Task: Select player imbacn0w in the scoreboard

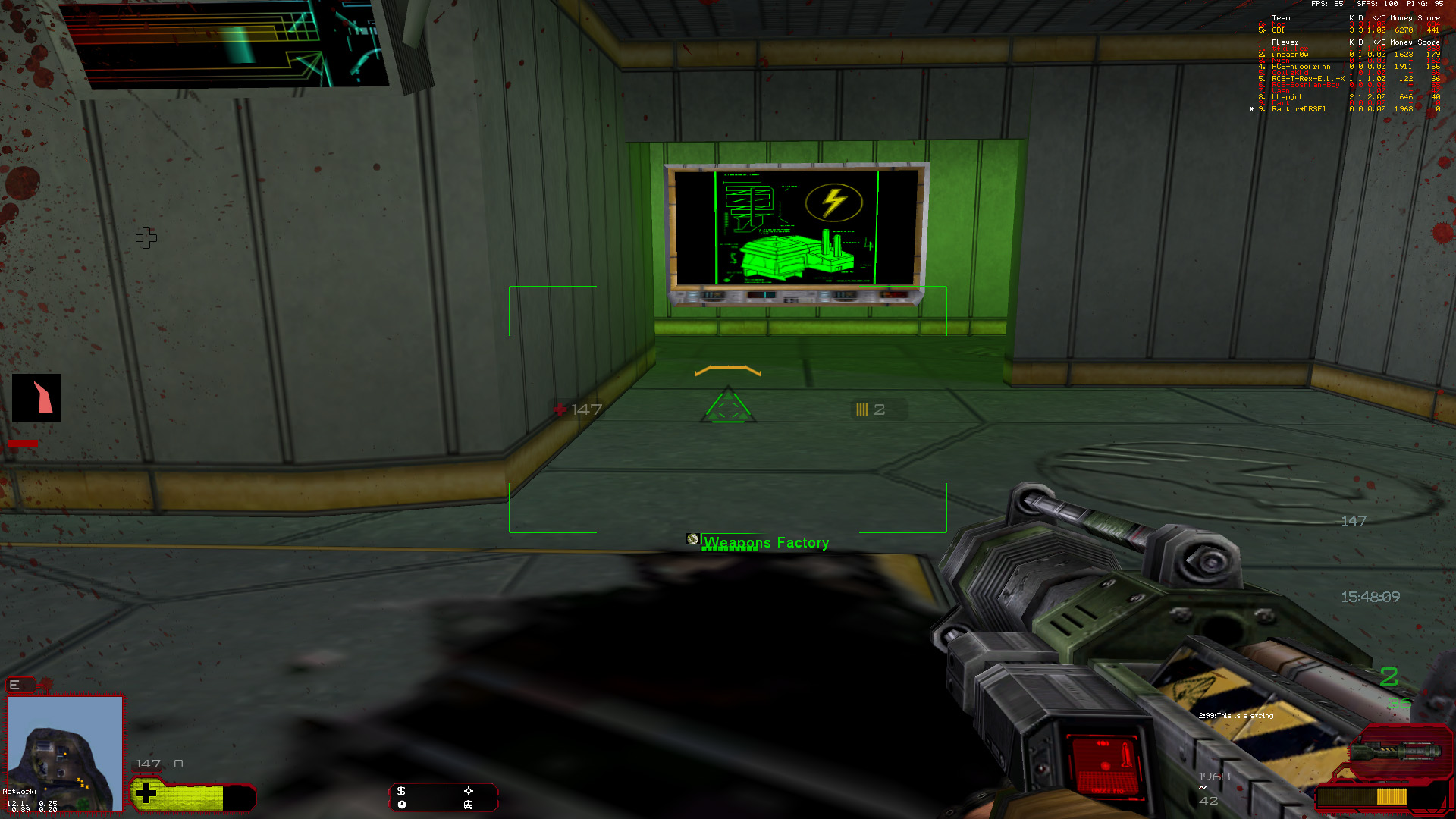Action: [1290, 55]
